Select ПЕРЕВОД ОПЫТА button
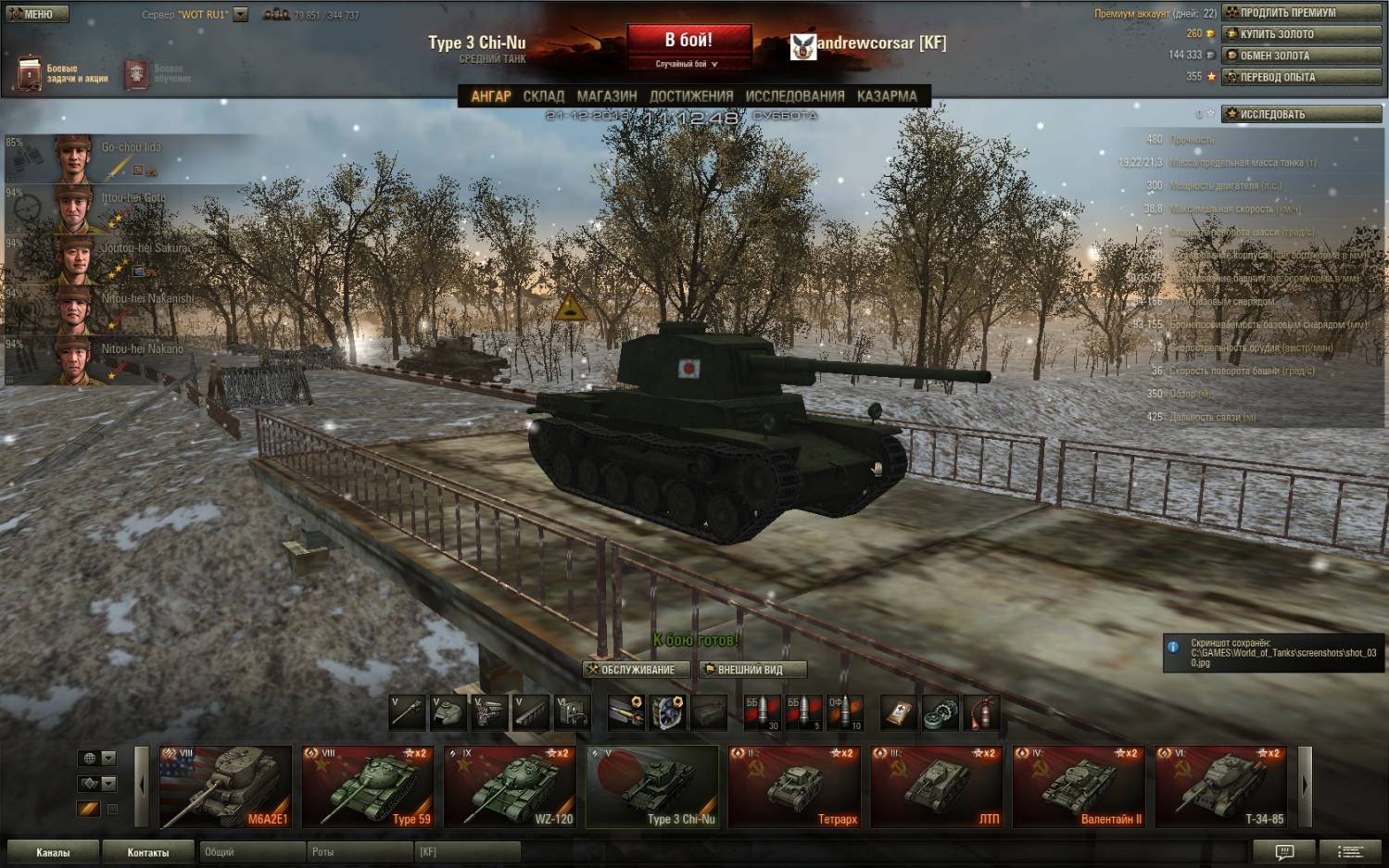Screen dimensions: 1389x868 coord(1301,77)
